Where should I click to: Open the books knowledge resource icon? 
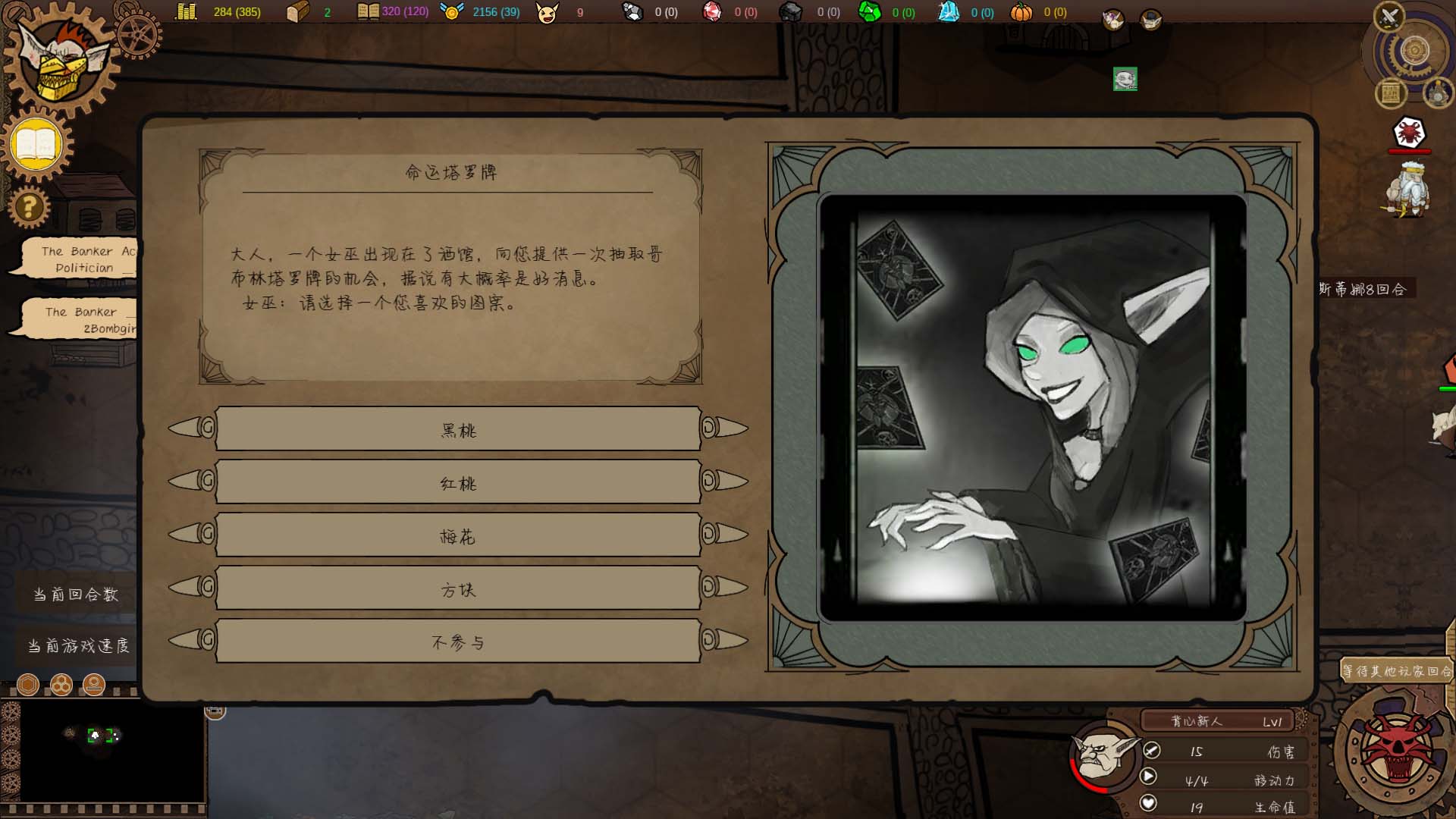click(369, 12)
